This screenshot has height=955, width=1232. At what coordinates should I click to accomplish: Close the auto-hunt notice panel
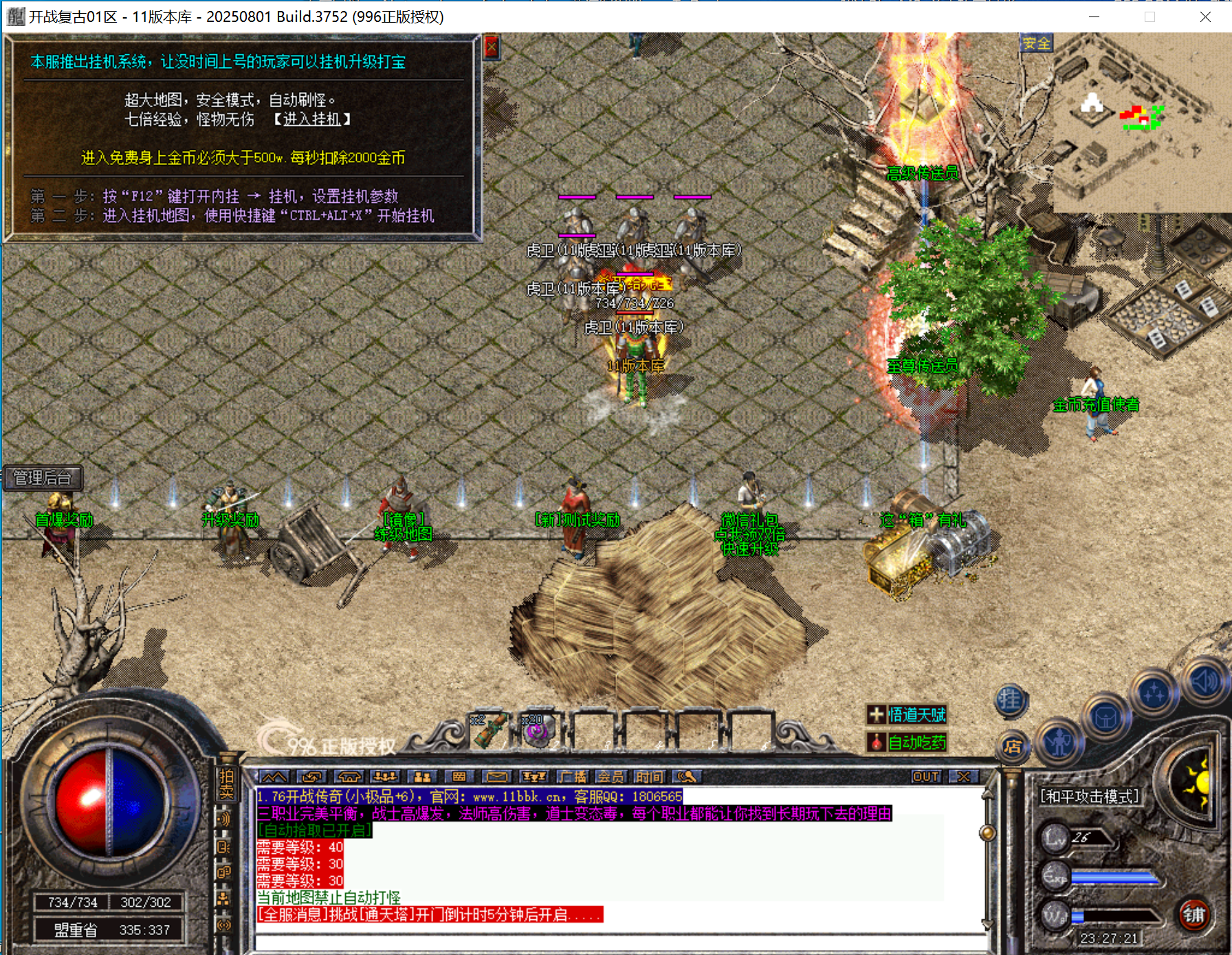[x=492, y=47]
